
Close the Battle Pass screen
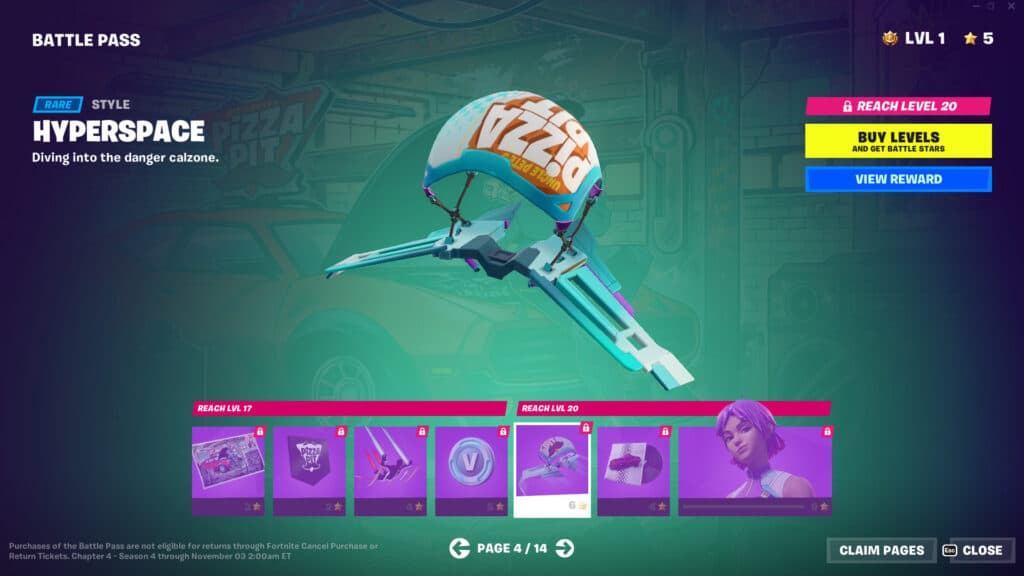(974, 550)
